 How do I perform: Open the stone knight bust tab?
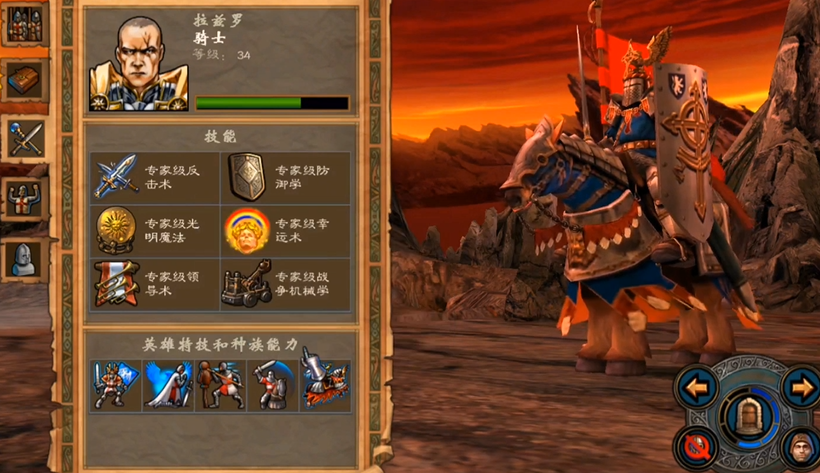23,258
